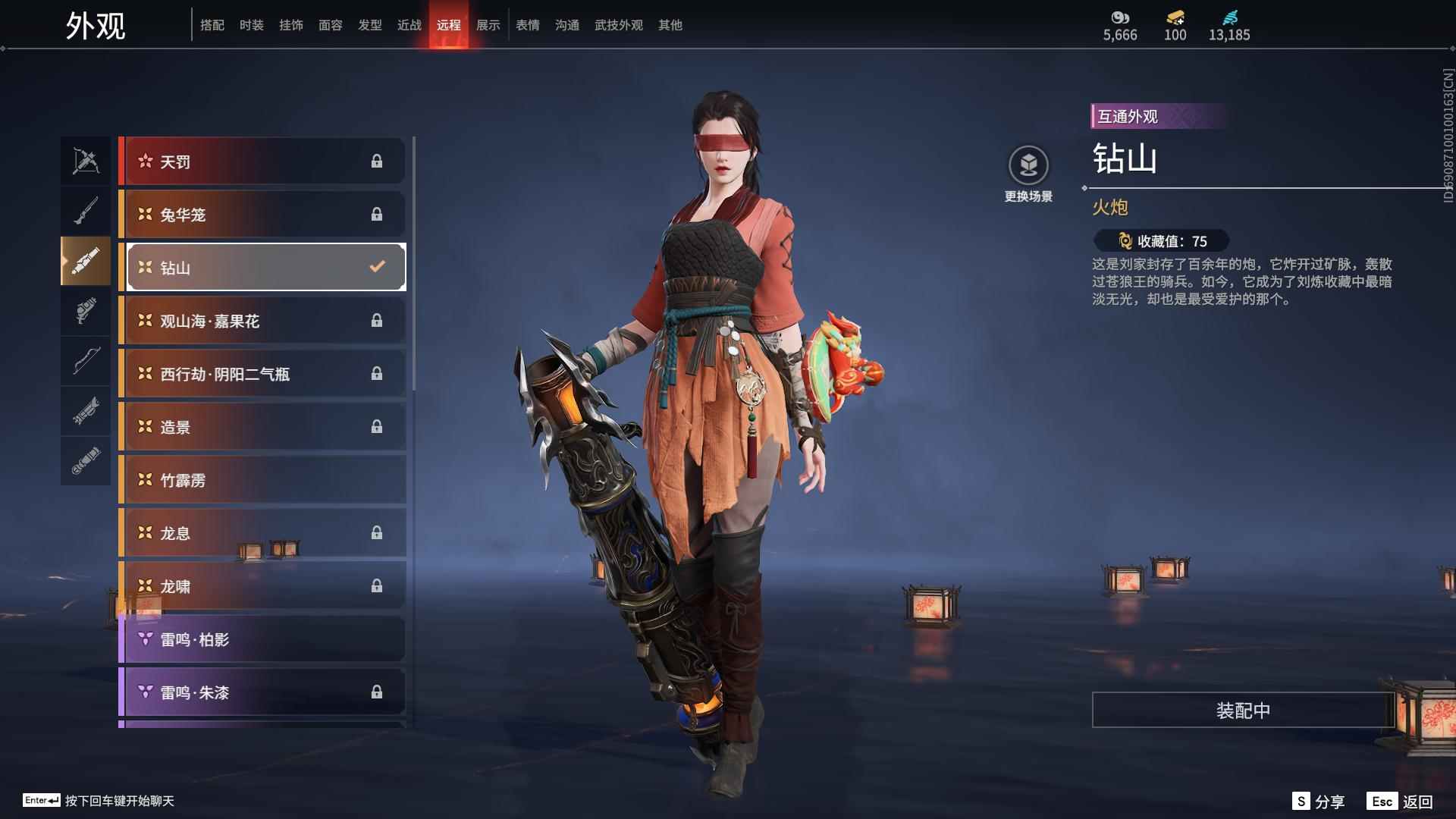The width and height of the screenshot is (1456, 819).
Task: Select the crossbow weapon category icon
Action: point(86,161)
